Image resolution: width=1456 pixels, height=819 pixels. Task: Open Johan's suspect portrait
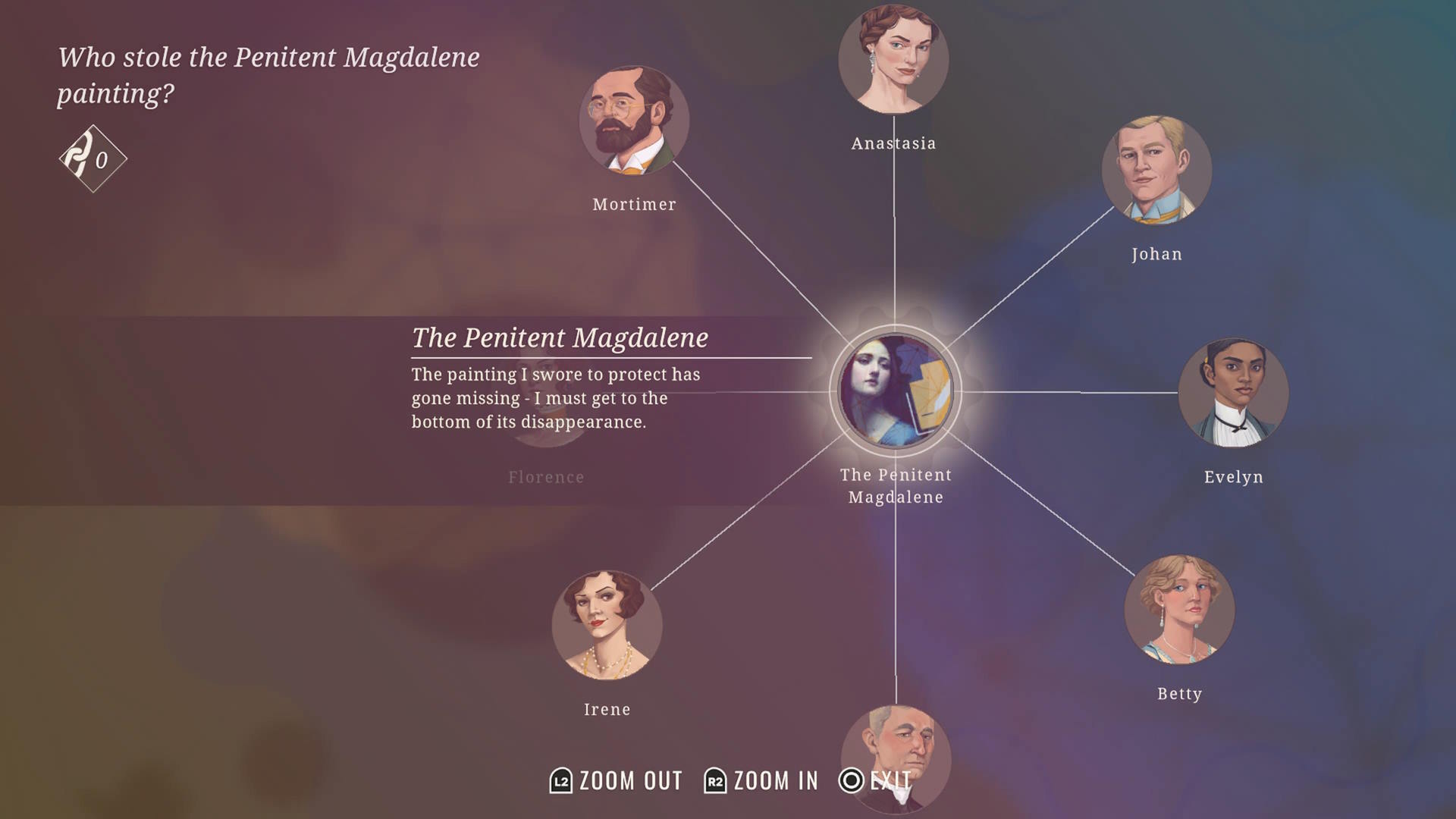pyautogui.click(x=1156, y=170)
